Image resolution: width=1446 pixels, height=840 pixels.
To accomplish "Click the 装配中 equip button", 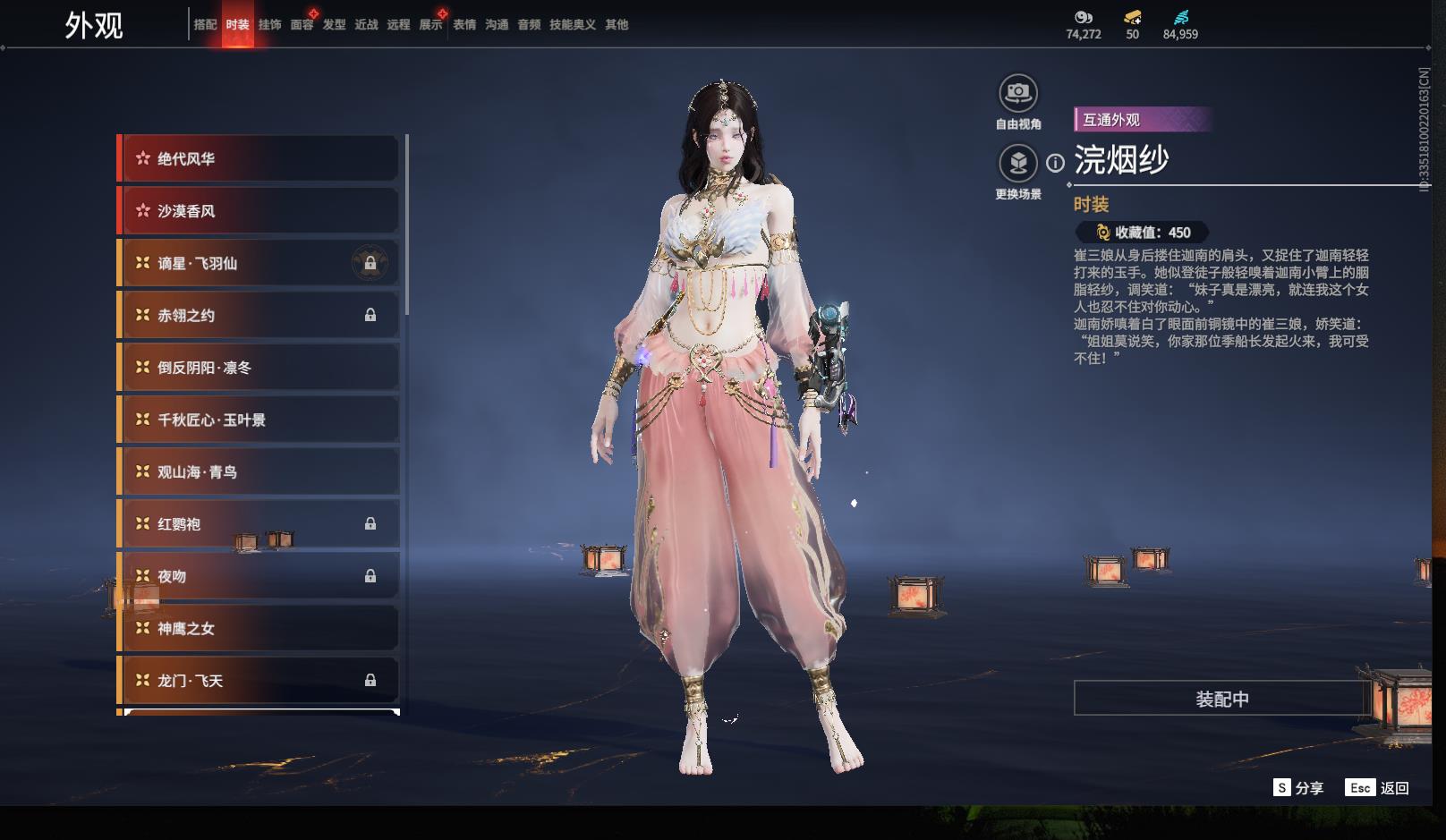I will [x=1221, y=699].
